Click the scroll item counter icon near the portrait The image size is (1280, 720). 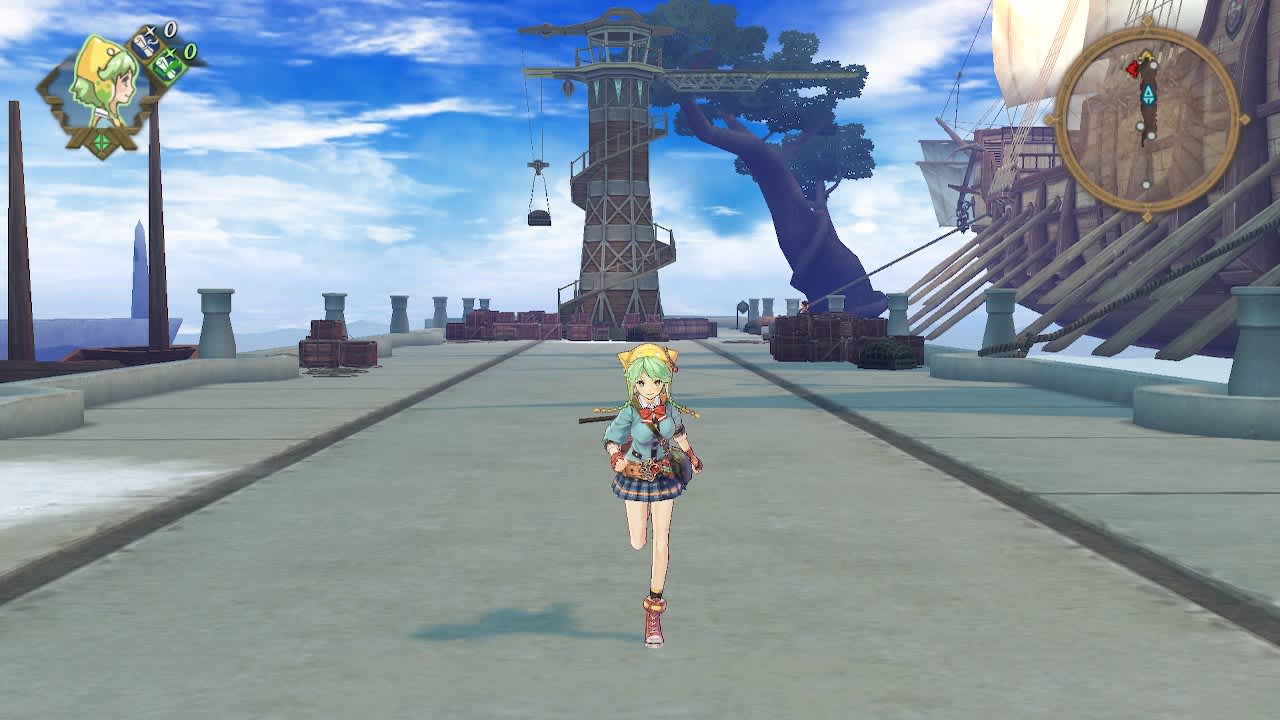click(148, 45)
